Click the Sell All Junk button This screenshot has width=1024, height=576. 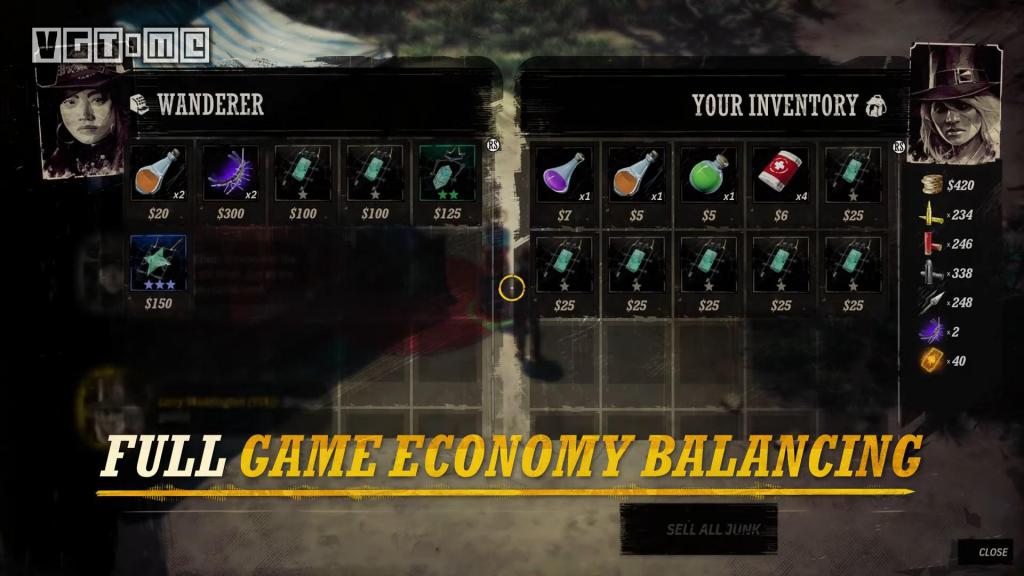[x=698, y=529]
